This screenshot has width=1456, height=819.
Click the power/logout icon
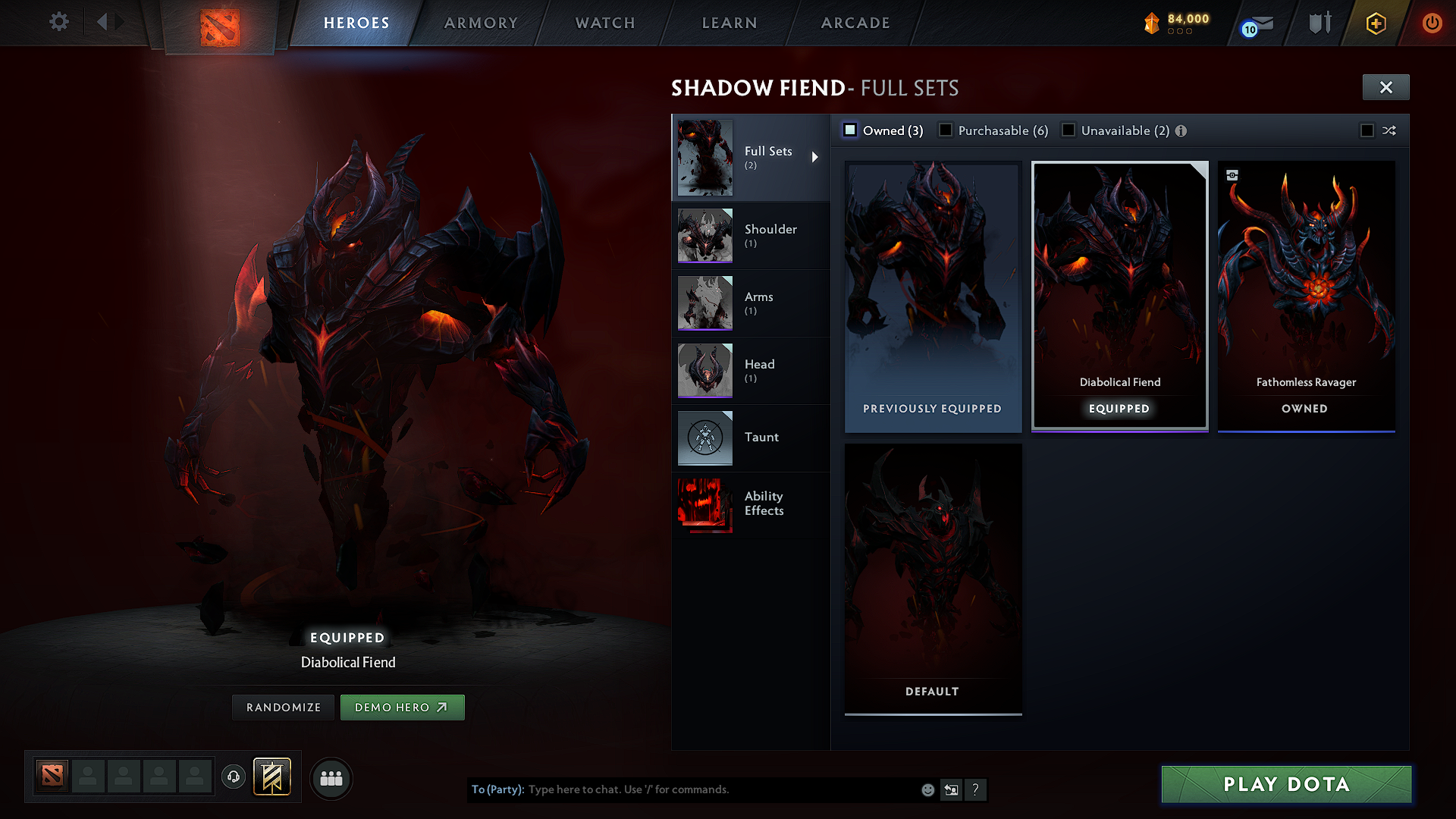tap(1432, 23)
